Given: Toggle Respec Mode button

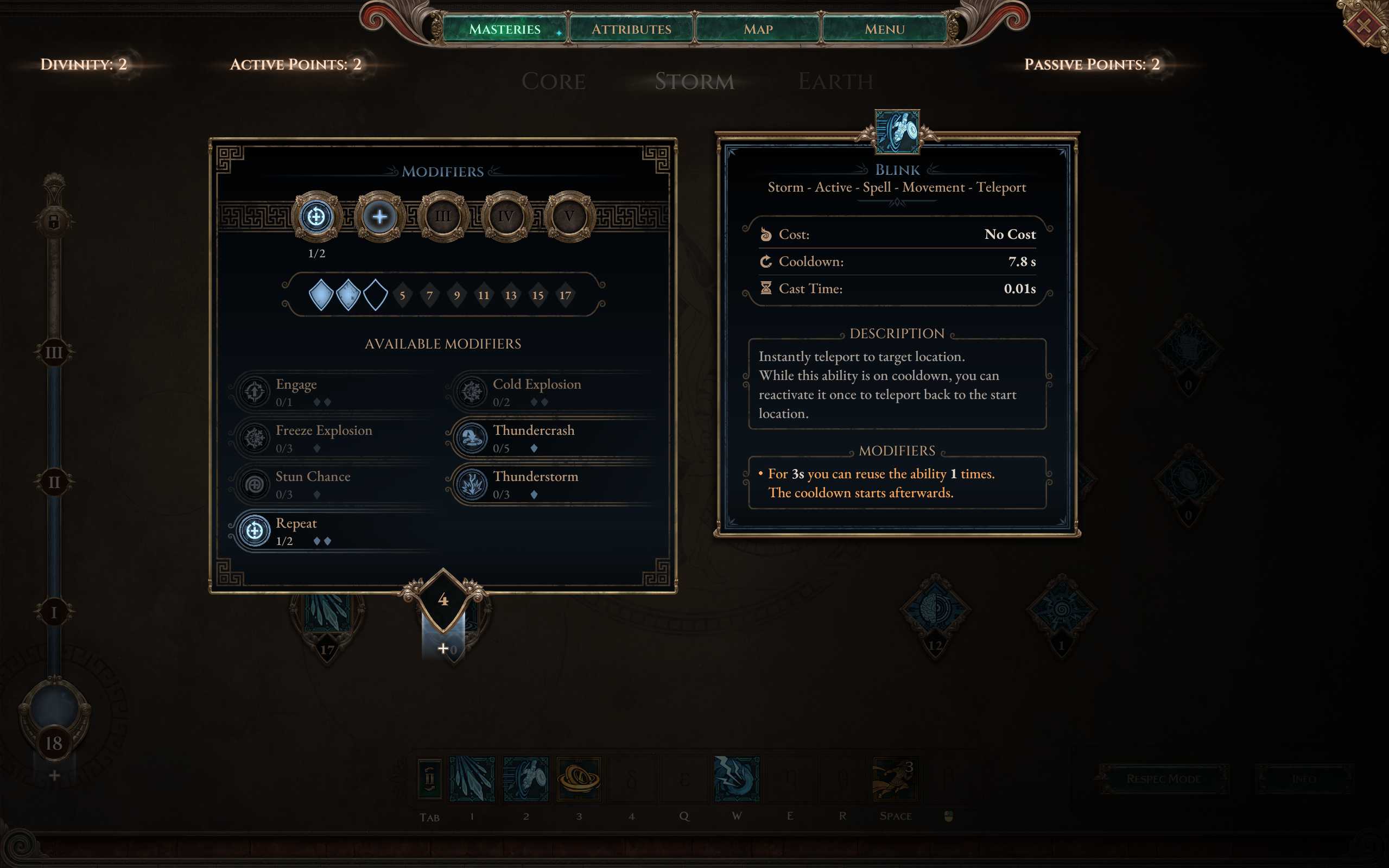Looking at the screenshot, I should point(1163,779).
